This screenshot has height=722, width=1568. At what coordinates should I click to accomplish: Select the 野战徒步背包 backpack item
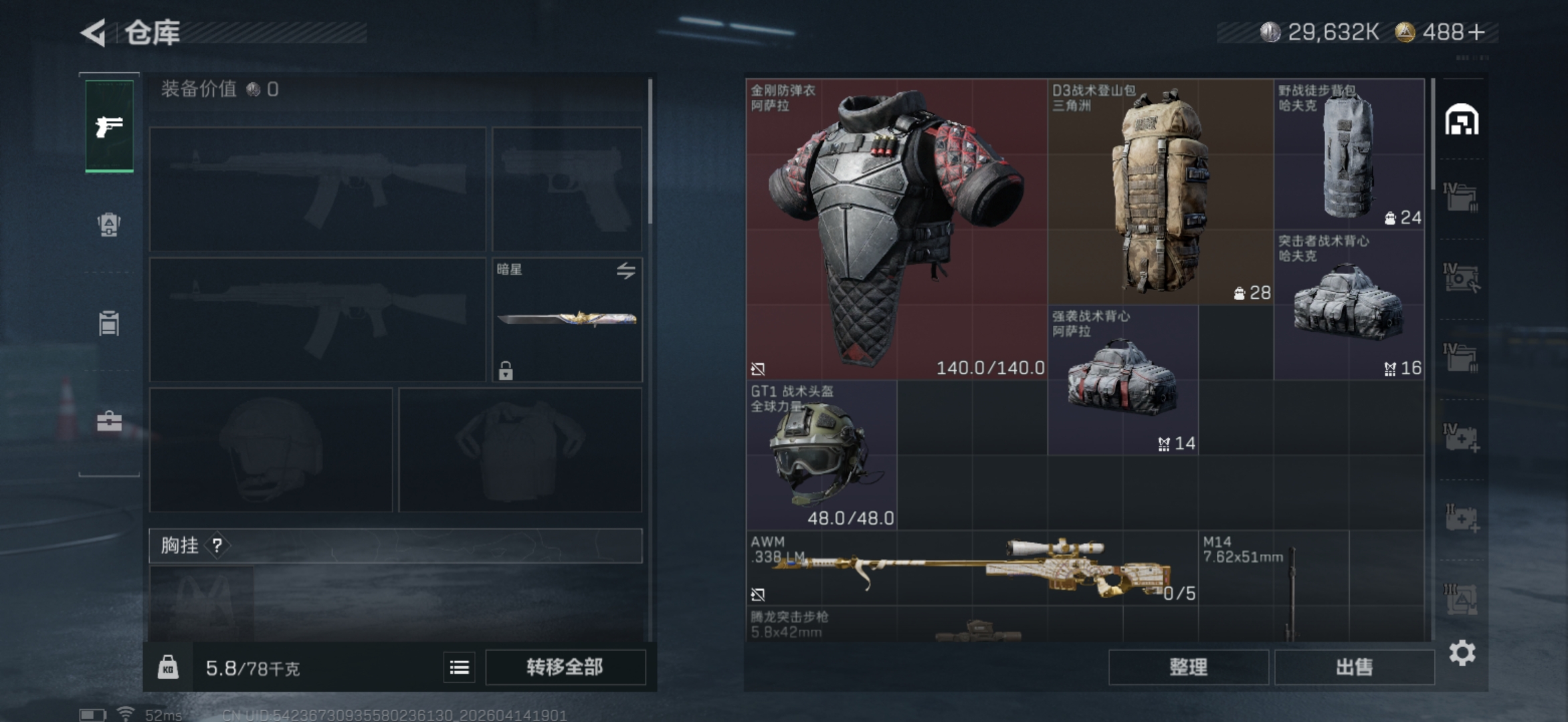point(1349,154)
